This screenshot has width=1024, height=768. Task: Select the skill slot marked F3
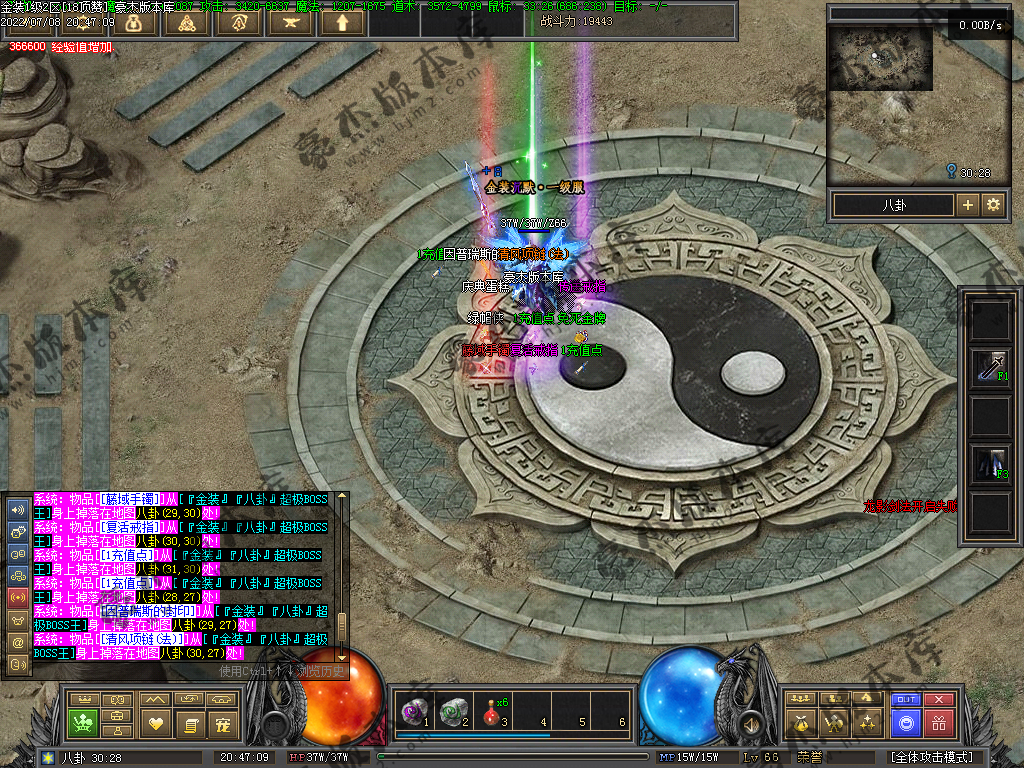tap(991, 464)
